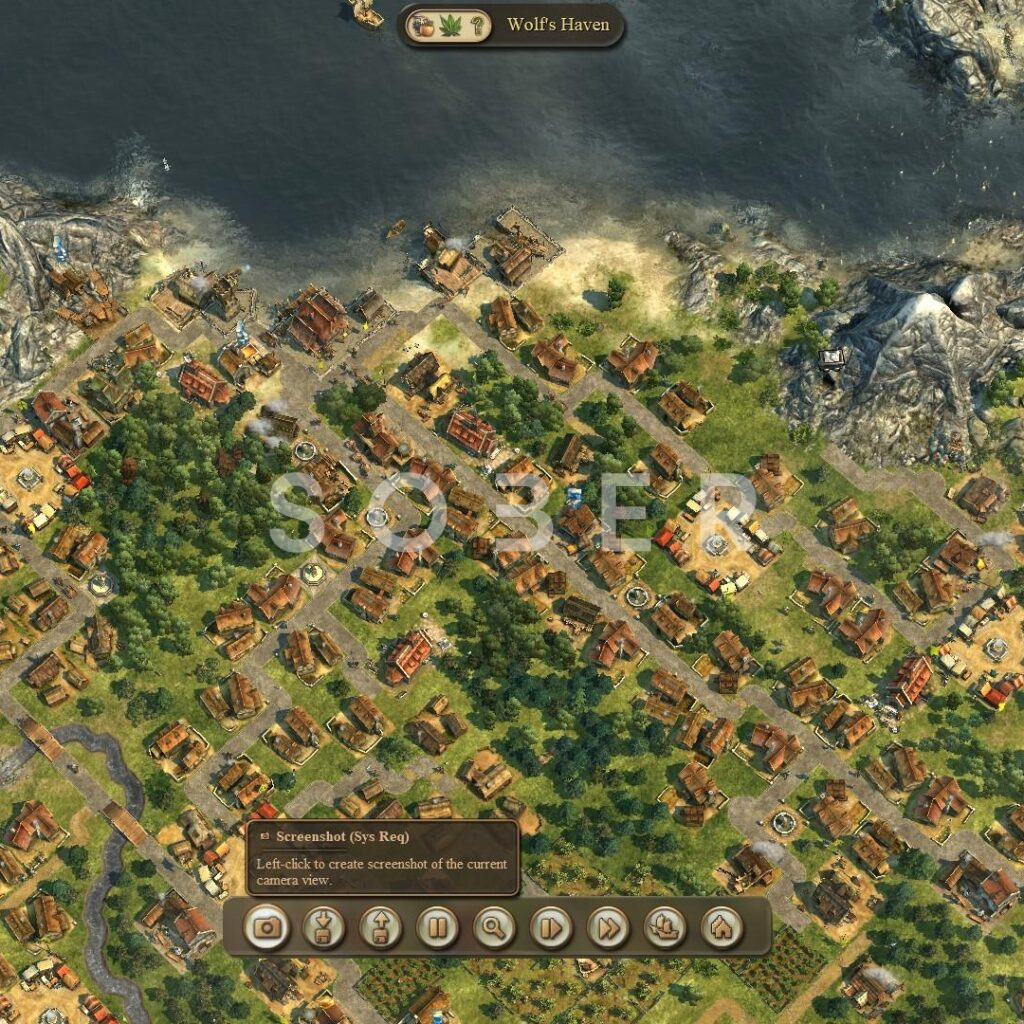Click the cider fertility icon
Screen dimensions: 1024x1024
click(x=421, y=26)
